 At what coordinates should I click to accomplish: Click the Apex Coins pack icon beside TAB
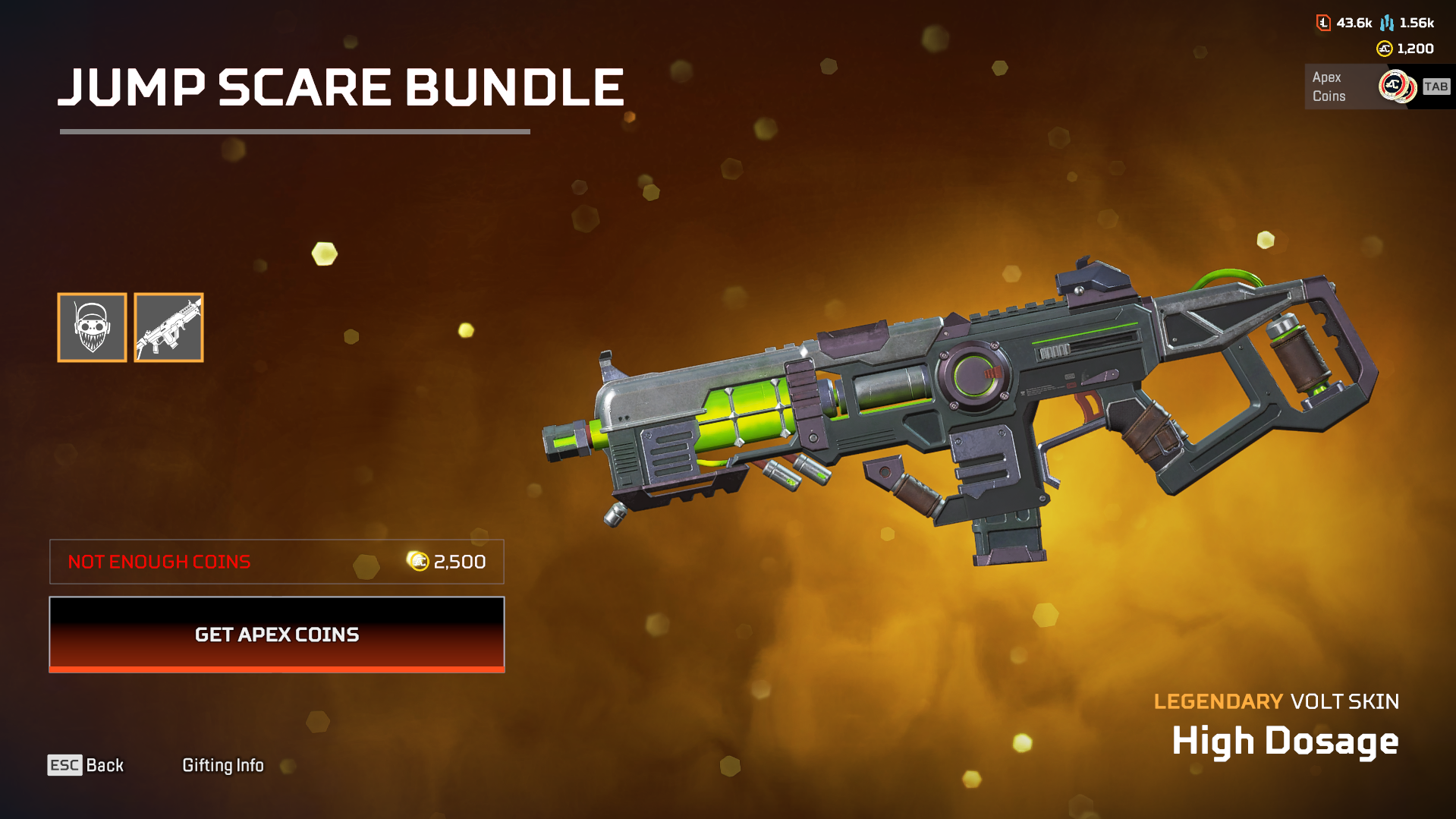[1398, 86]
